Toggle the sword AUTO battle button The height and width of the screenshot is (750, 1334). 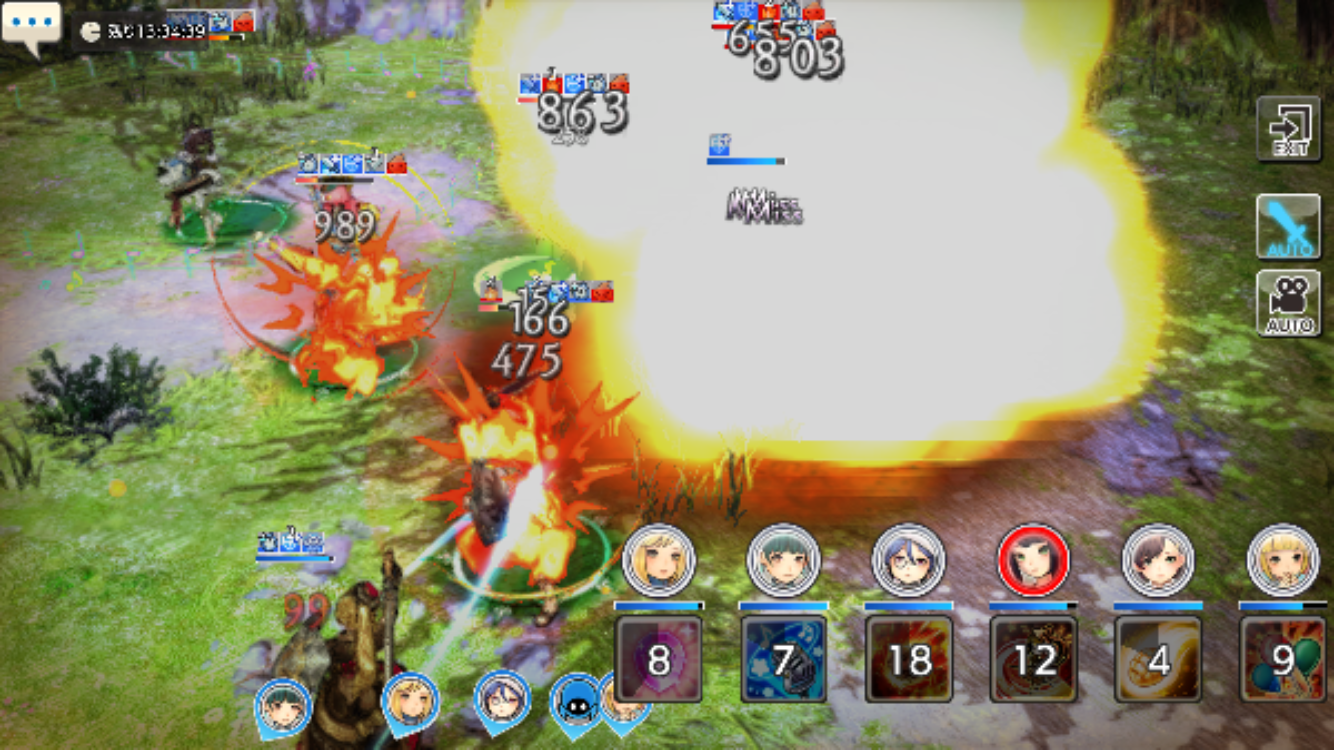coord(1288,227)
